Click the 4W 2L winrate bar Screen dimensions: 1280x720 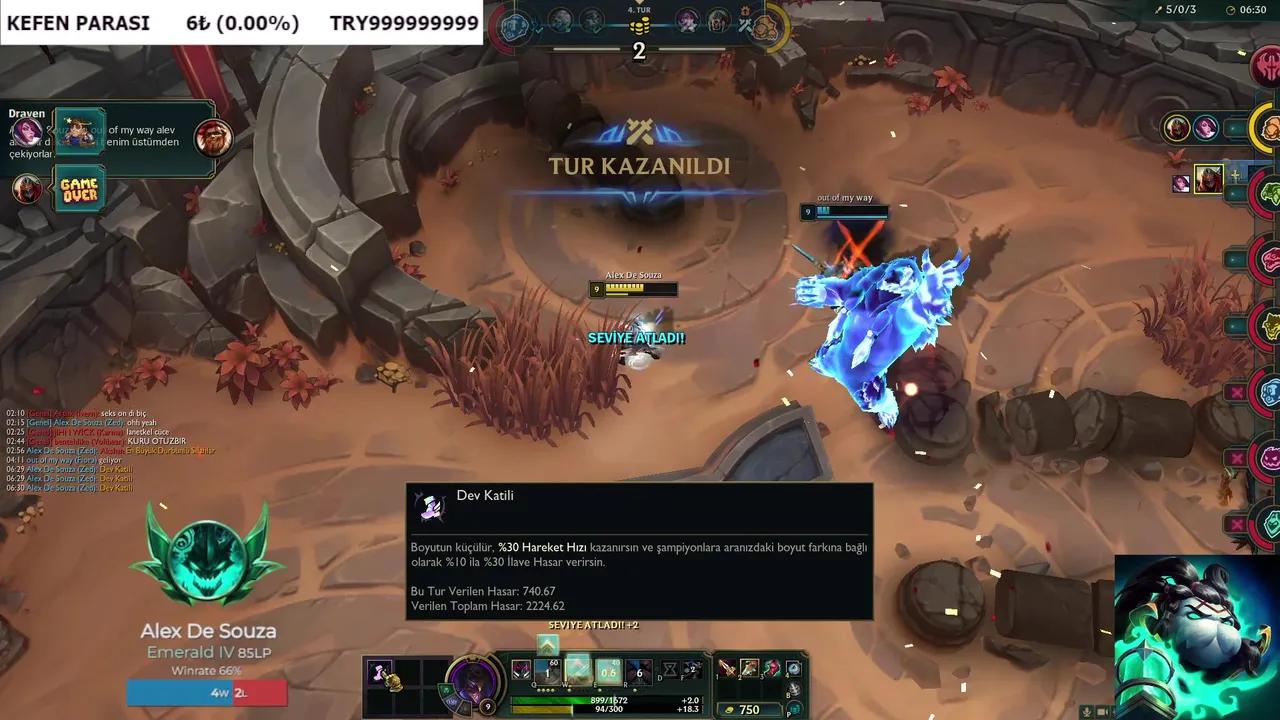(206, 692)
